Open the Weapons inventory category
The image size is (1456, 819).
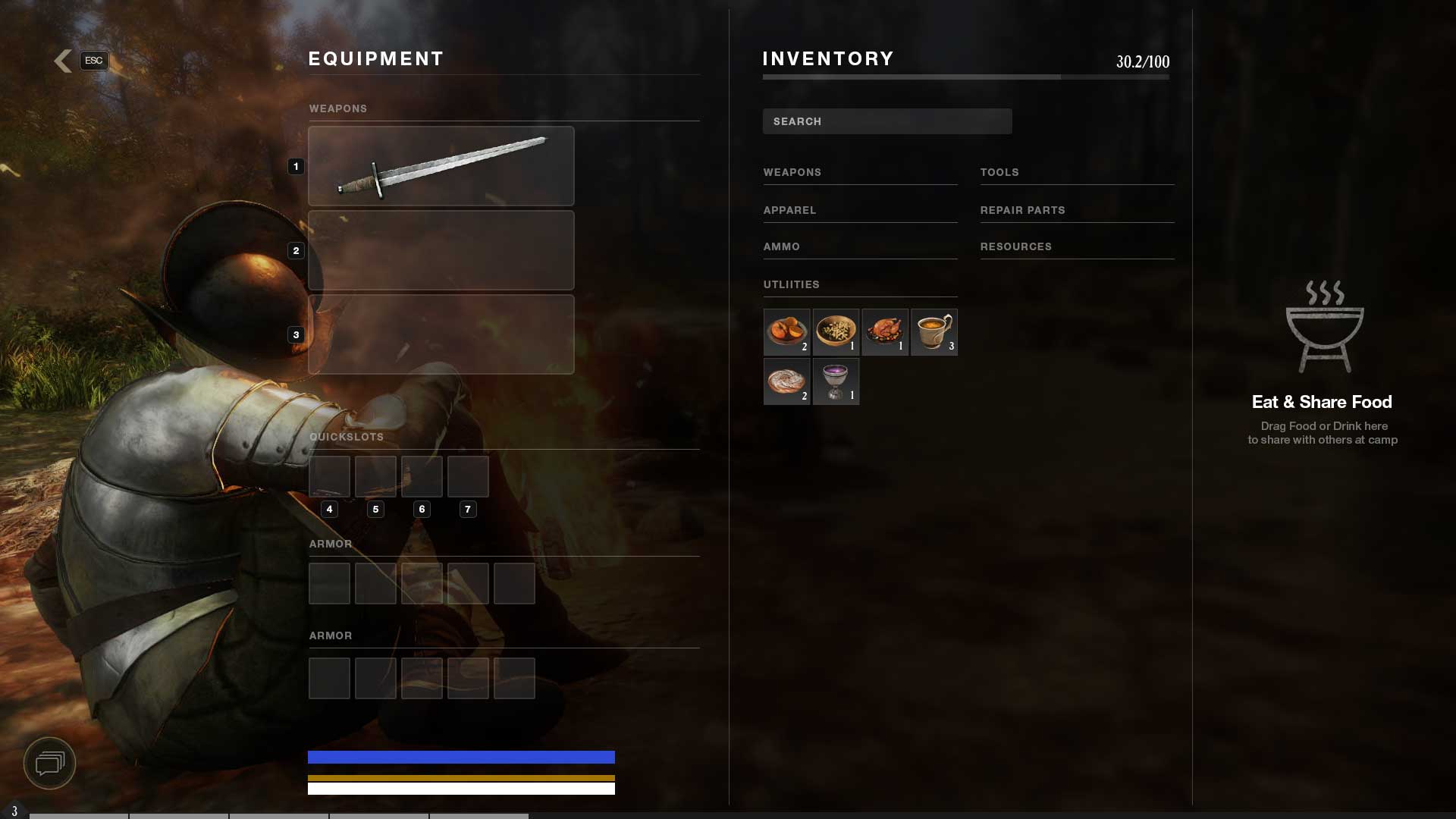792,173
